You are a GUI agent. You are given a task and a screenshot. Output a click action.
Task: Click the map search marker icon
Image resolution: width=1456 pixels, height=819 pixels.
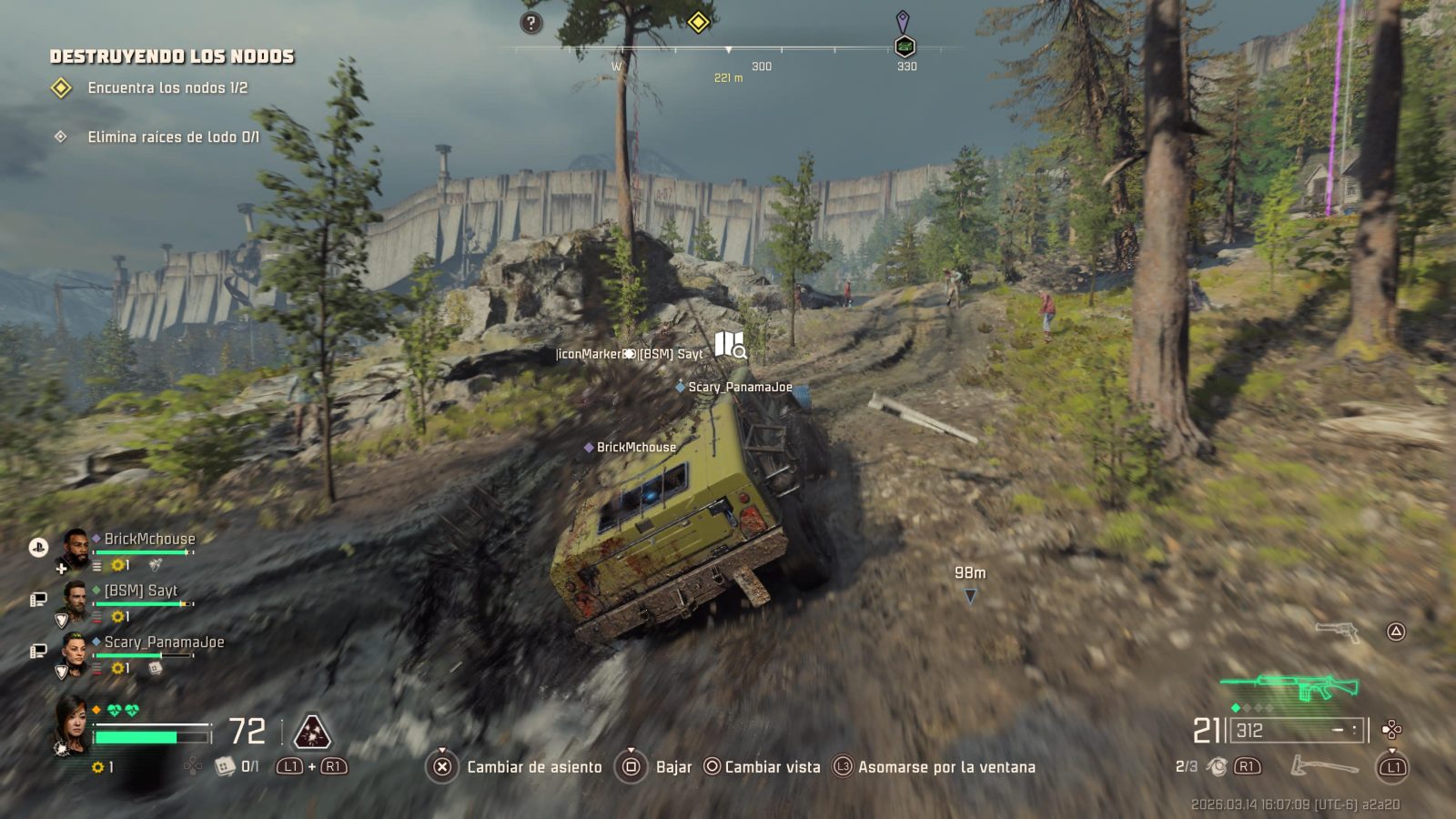[x=730, y=345]
